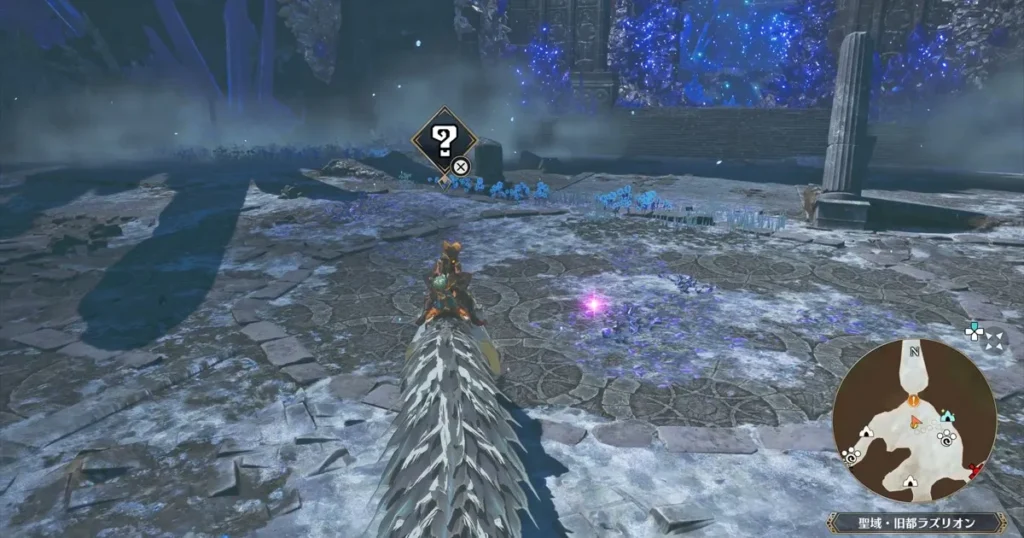Open the circular minimap
1024x538 pixels.
[914, 420]
